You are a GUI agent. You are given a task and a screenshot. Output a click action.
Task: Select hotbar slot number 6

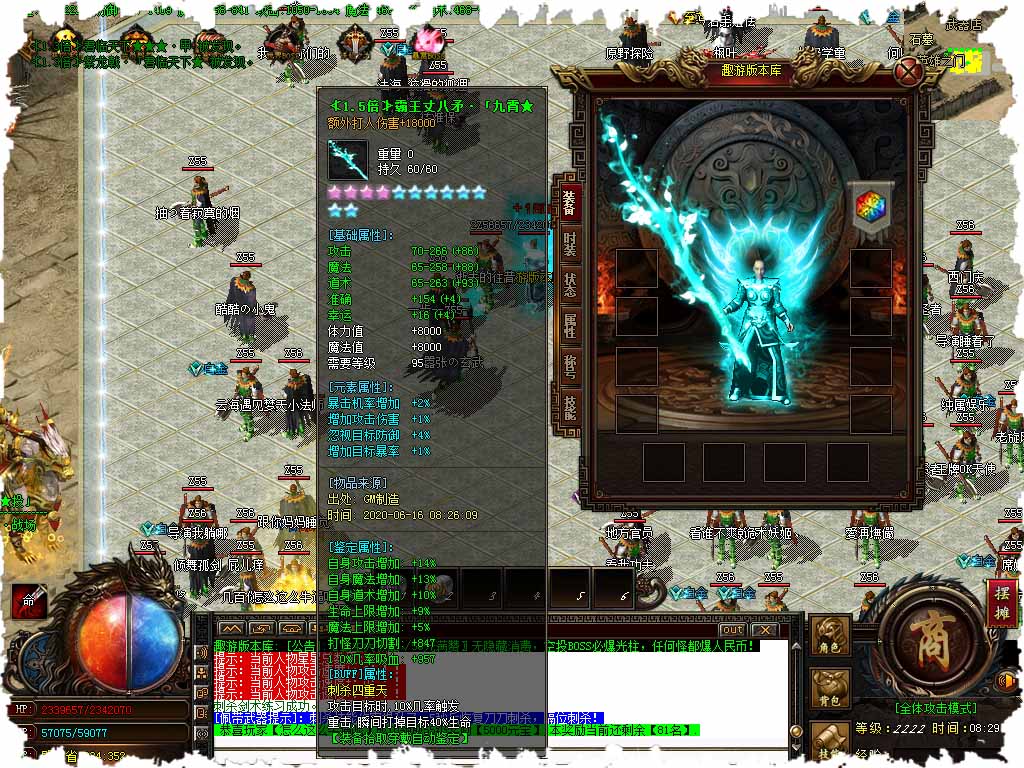pyautogui.click(x=614, y=588)
